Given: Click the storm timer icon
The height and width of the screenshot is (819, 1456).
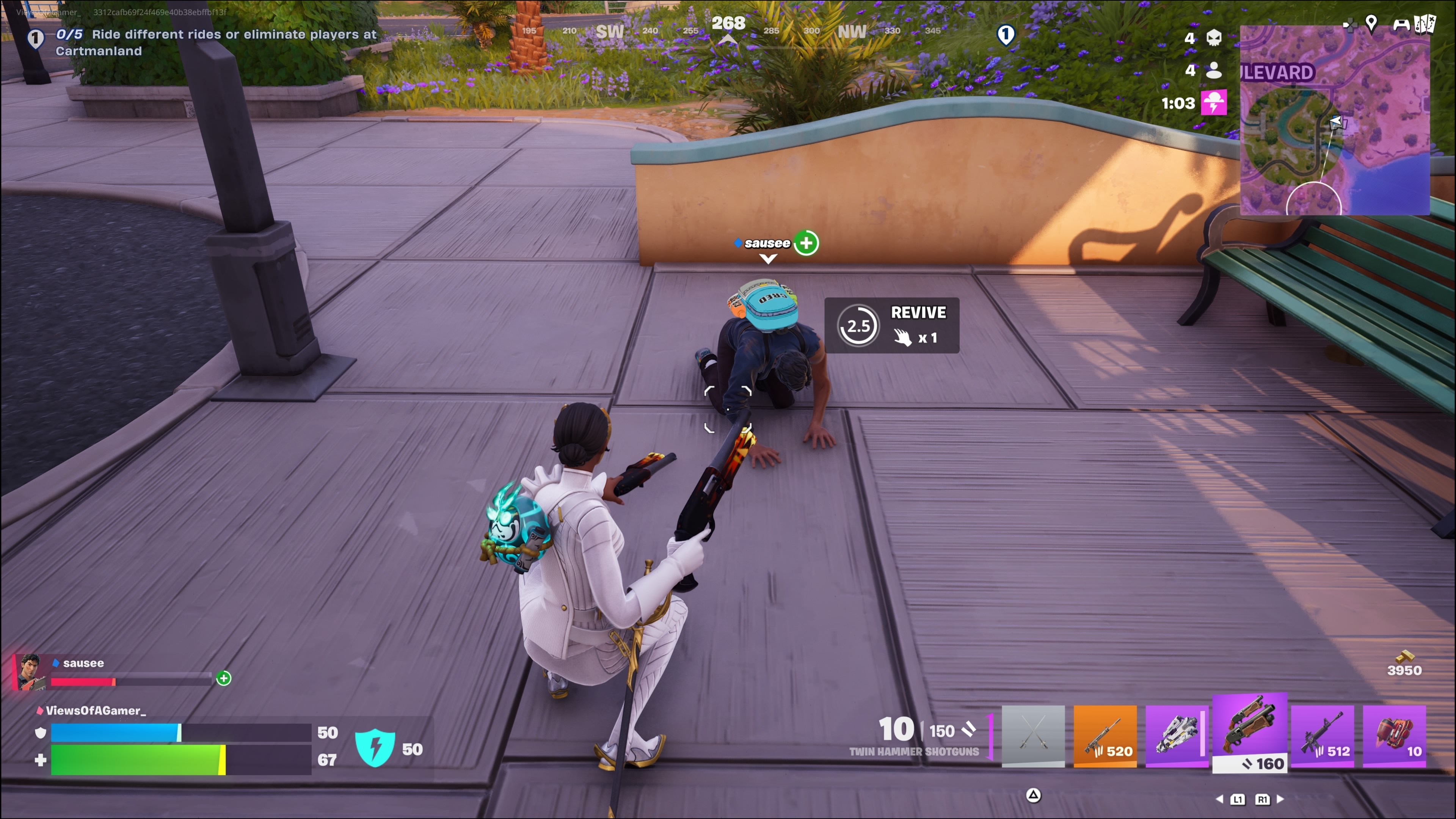Looking at the screenshot, I should pos(1213,103).
